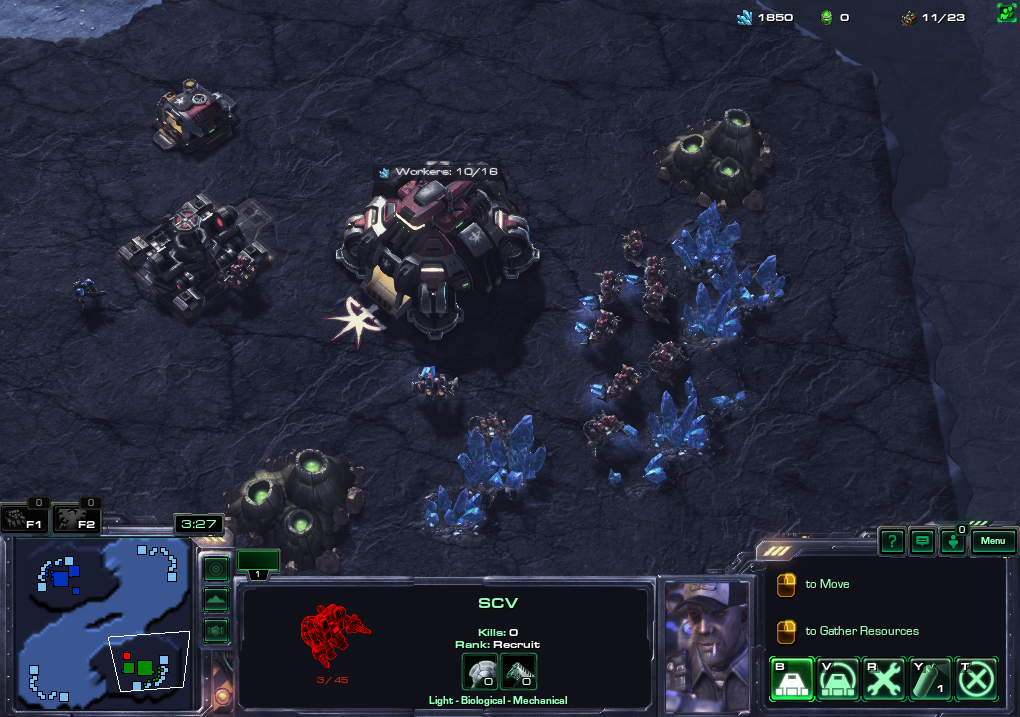Activate the Repair wrench command

pyautogui.click(x=884, y=680)
